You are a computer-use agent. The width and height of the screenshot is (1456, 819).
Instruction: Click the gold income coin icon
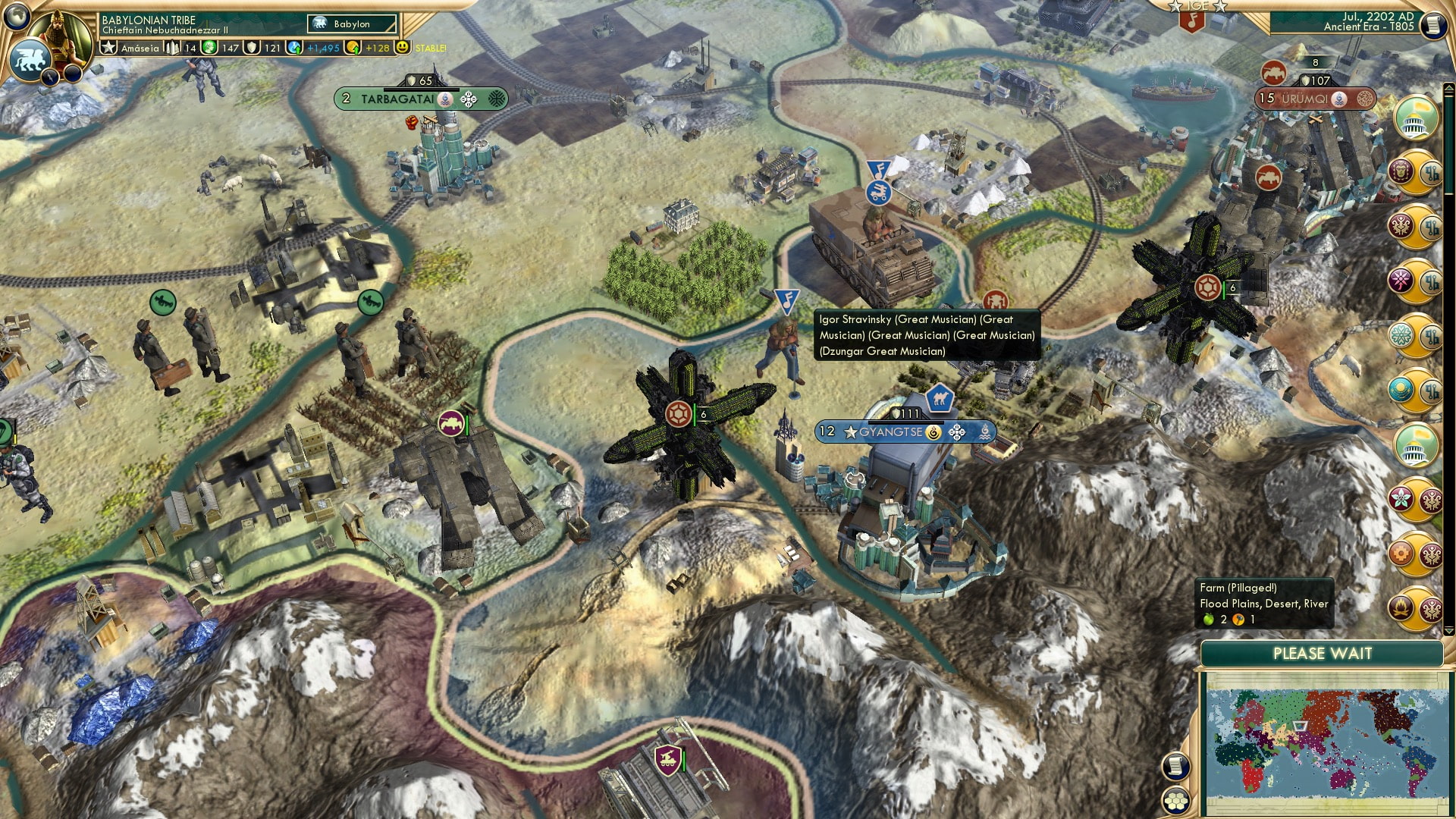(353, 46)
